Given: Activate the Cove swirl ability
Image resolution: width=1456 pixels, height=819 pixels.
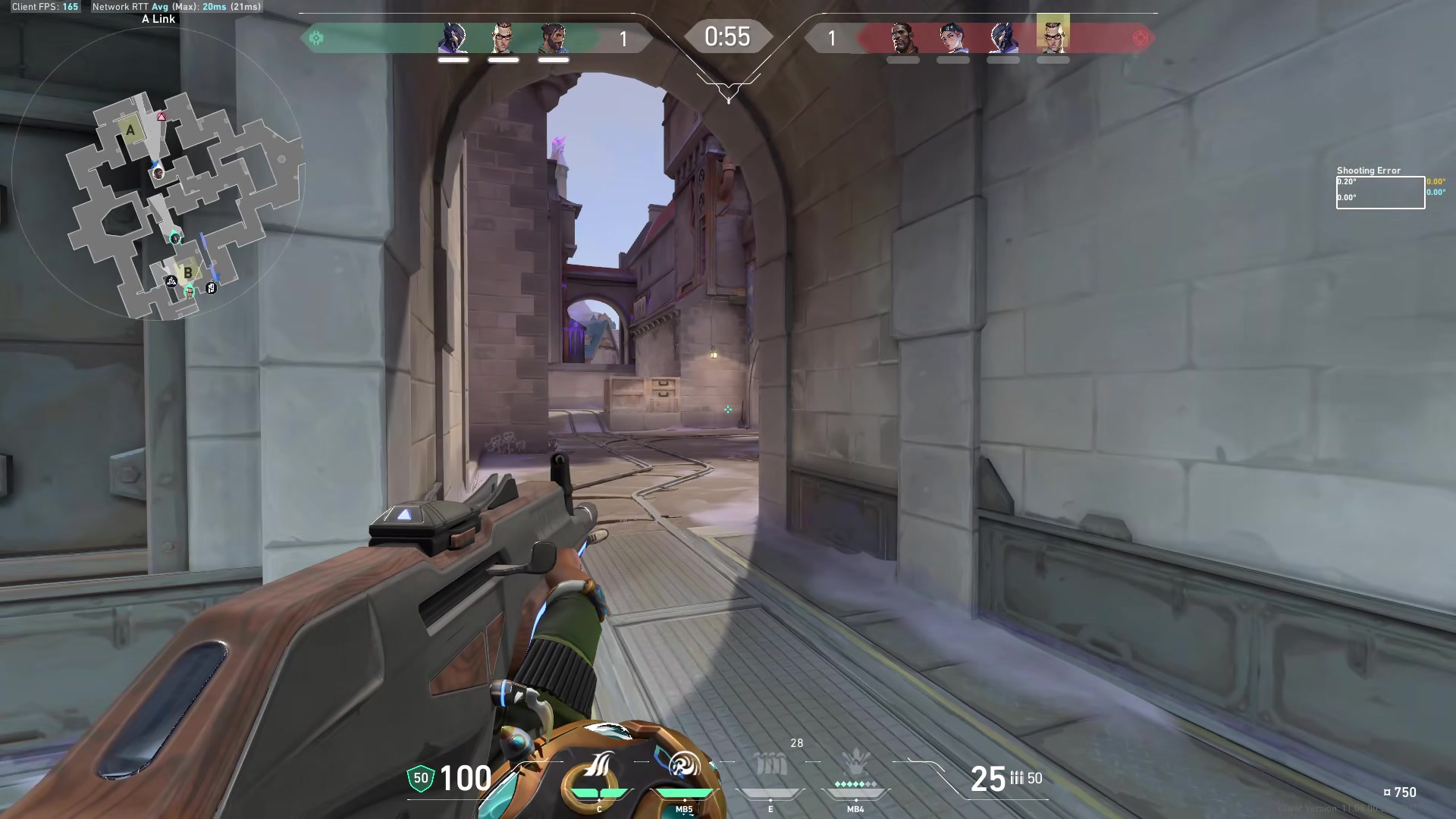Looking at the screenshot, I should (684, 766).
